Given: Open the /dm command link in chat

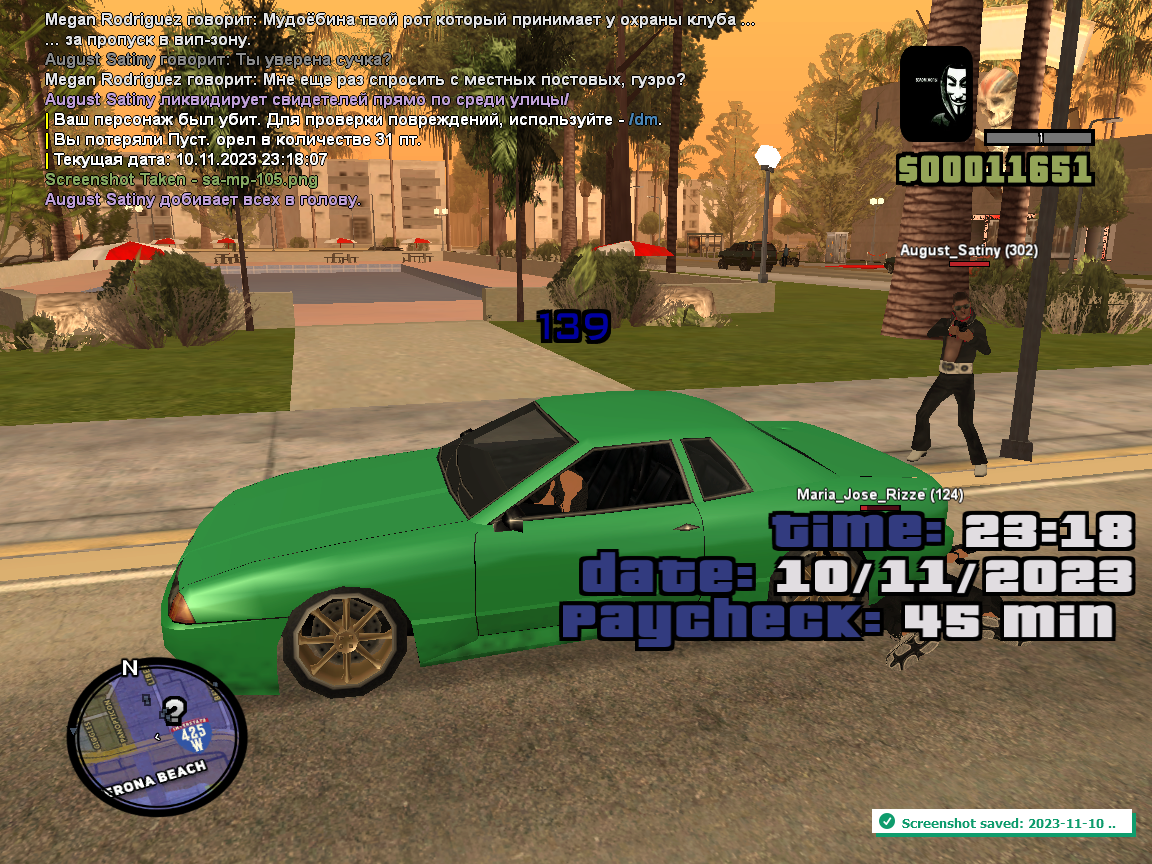Looking at the screenshot, I should pyautogui.click(x=645, y=120).
